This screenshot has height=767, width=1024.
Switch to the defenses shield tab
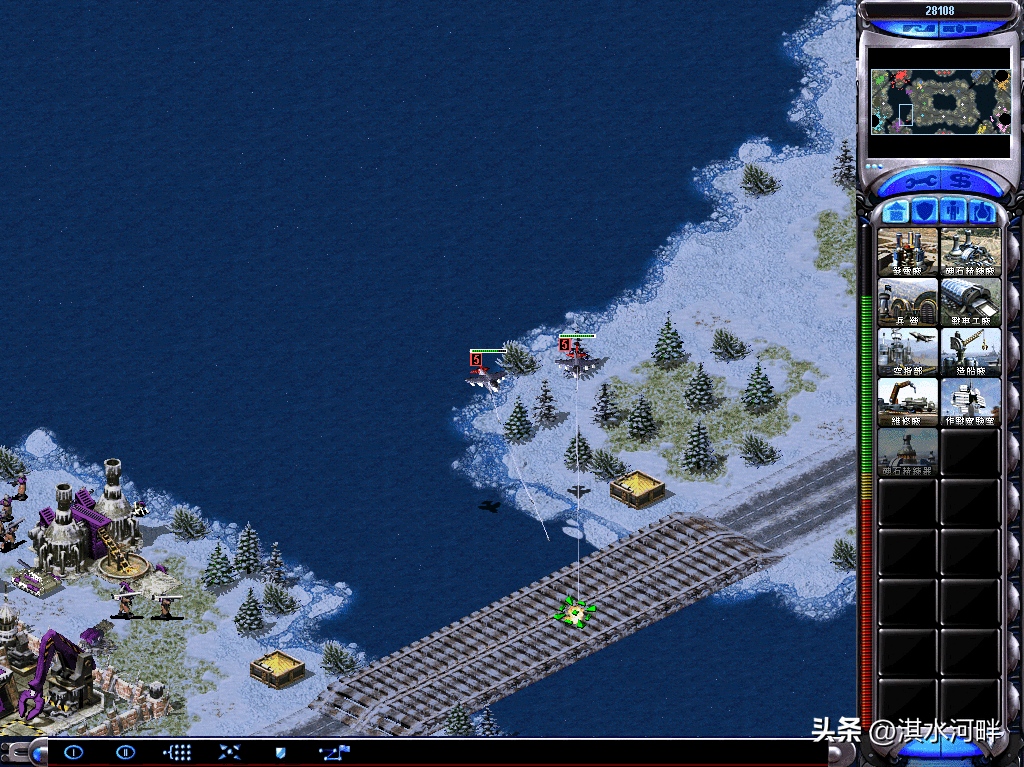coord(926,212)
